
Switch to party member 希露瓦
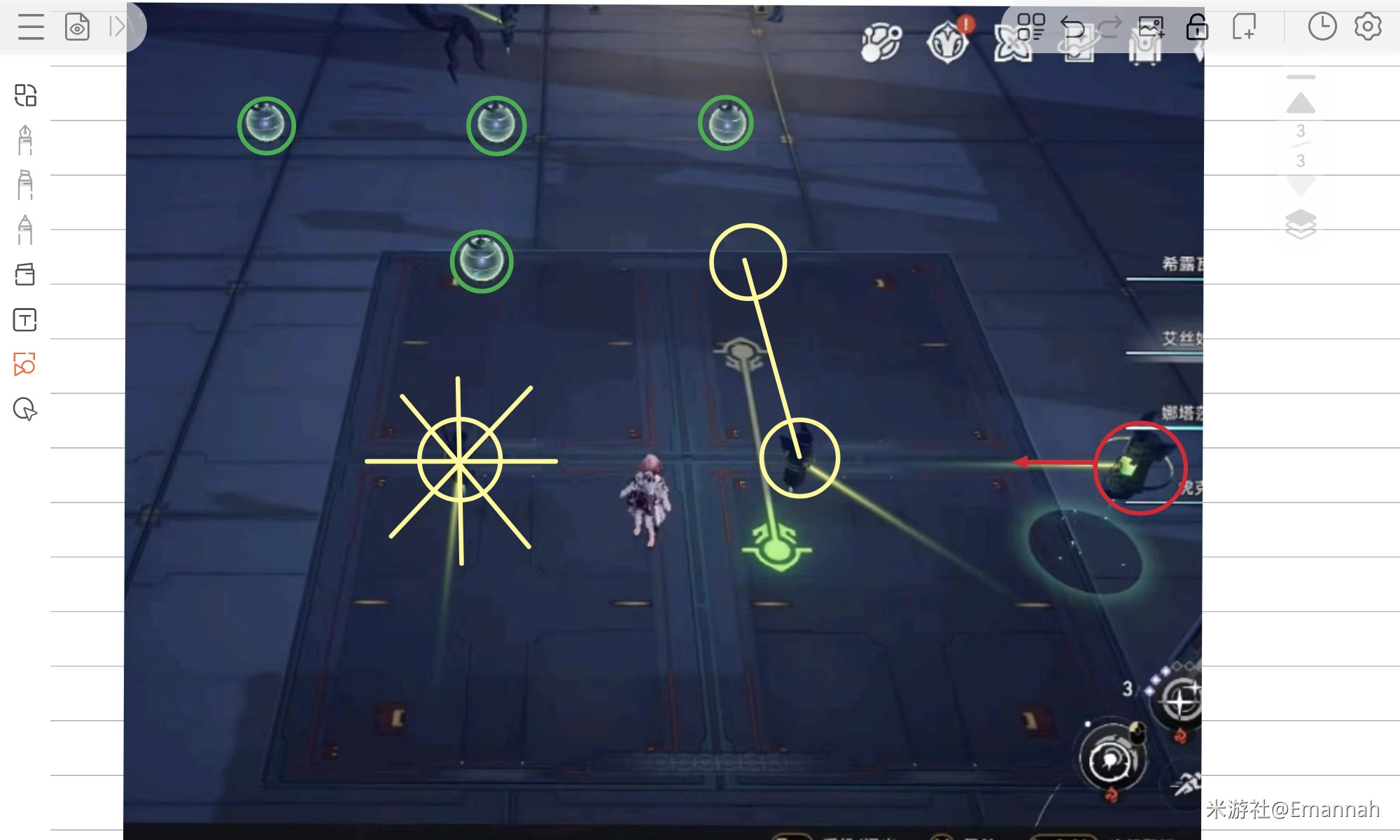coord(1182,264)
